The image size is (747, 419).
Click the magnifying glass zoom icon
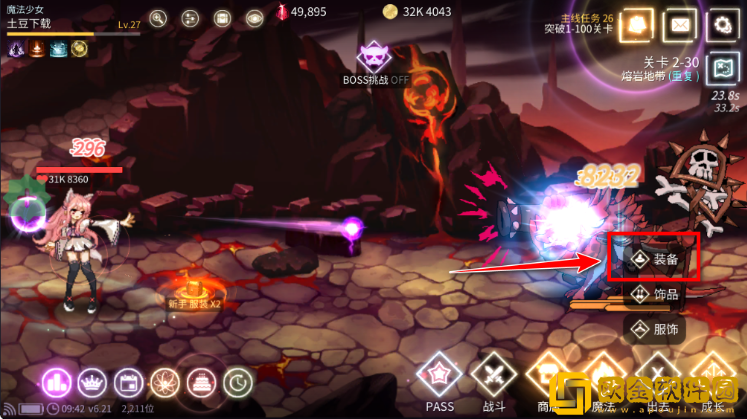[158, 18]
